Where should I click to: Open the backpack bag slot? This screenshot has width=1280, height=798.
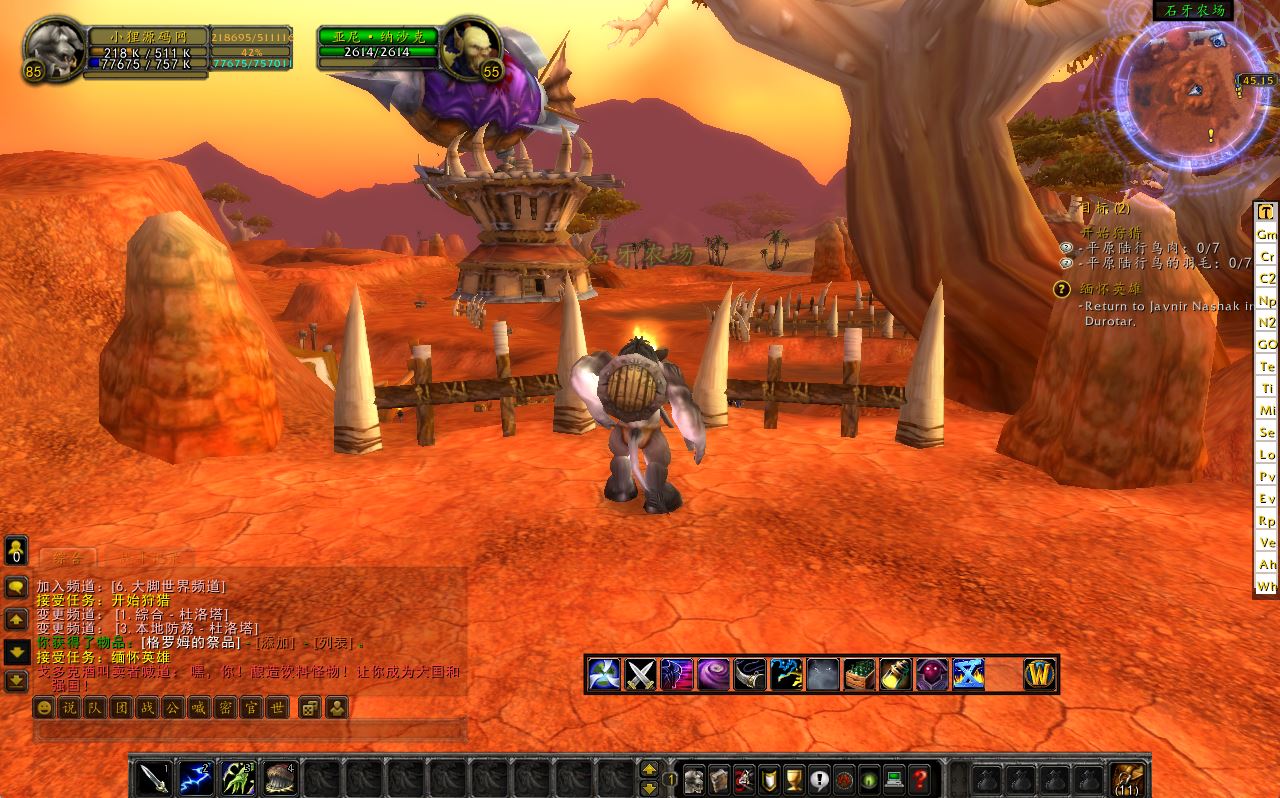[x=1128, y=778]
